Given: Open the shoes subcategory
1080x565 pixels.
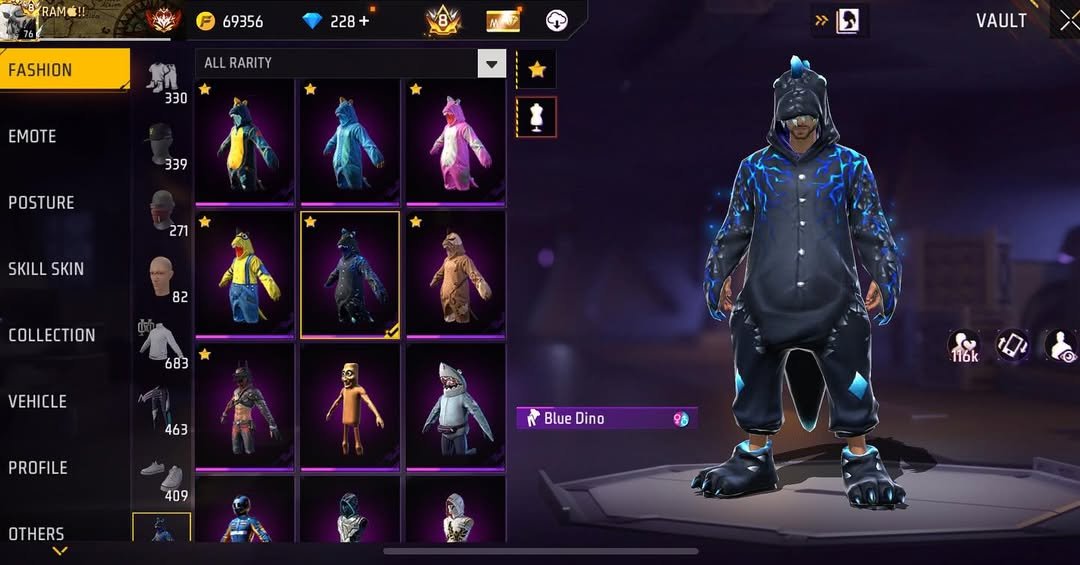Looking at the screenshot, I should 162,477.
